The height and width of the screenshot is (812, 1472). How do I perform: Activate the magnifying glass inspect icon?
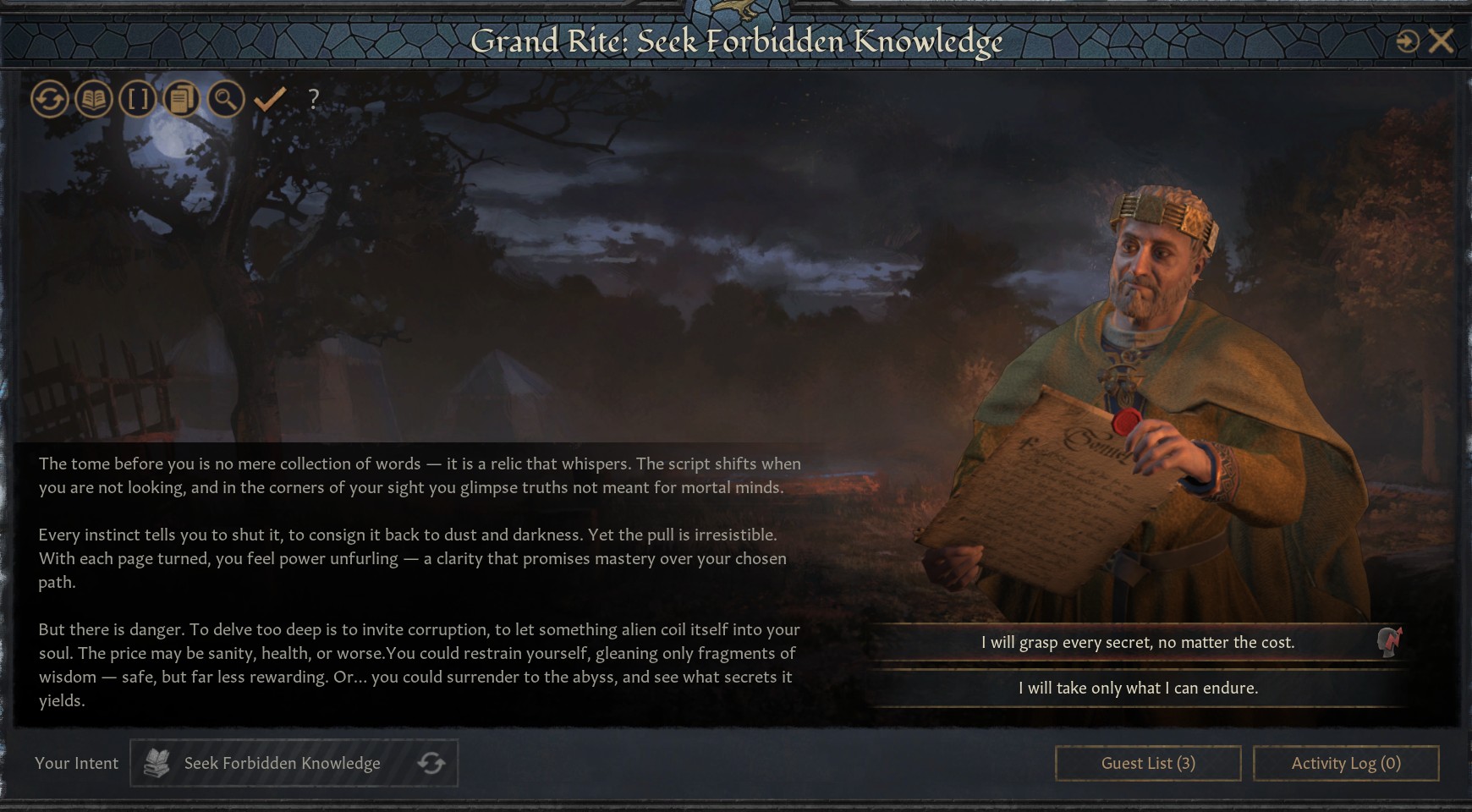pyautogui.click(x=225, y=100)
